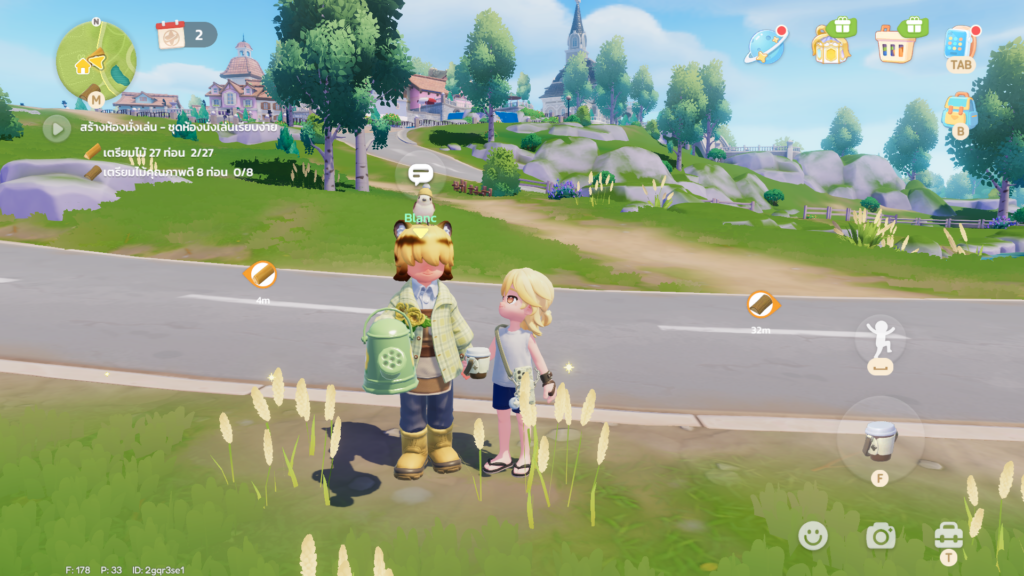Tap the jump action button

tap(880, 340)
